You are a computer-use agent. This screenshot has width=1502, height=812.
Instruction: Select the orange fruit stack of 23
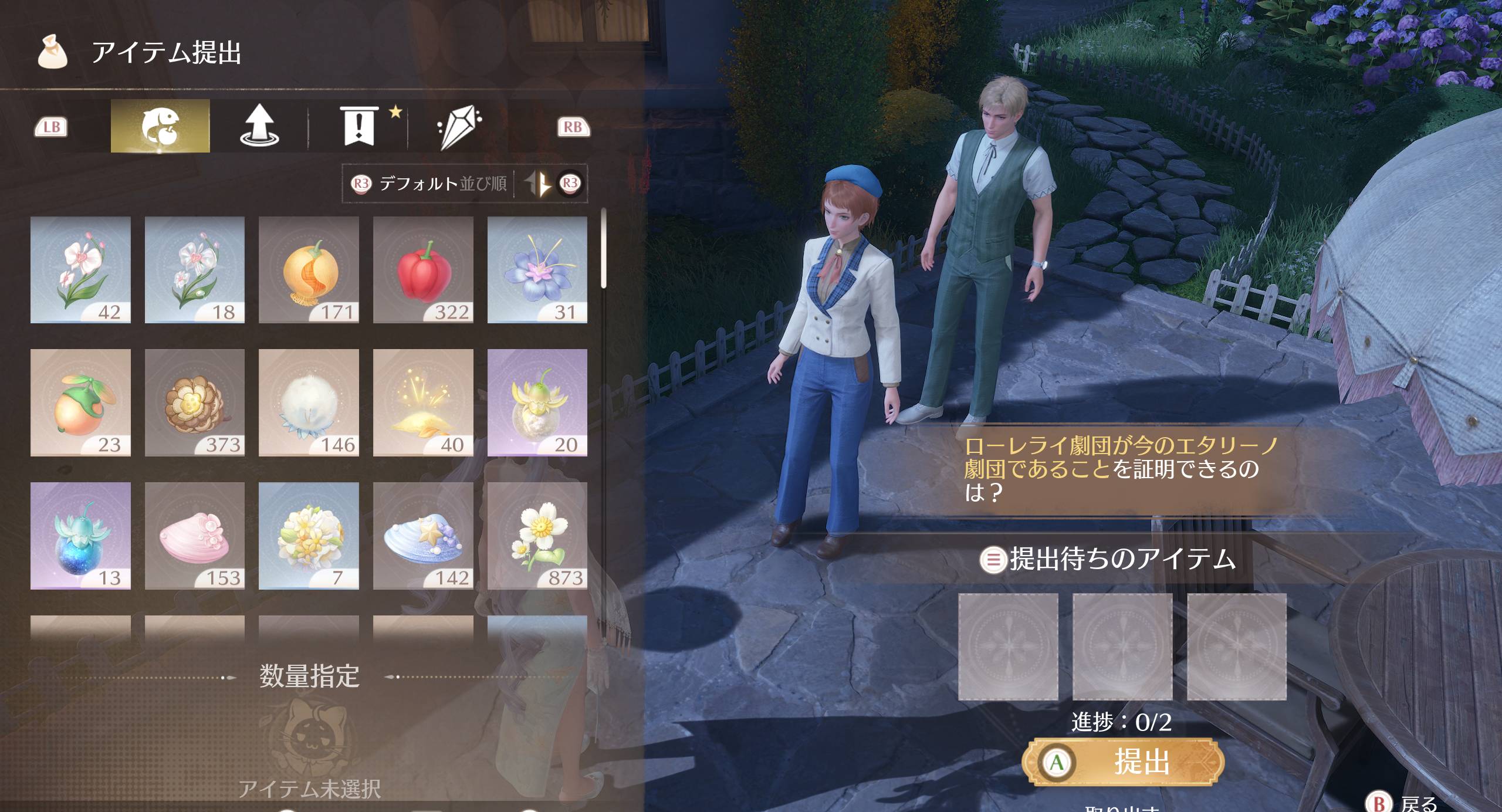click(80, 402)
